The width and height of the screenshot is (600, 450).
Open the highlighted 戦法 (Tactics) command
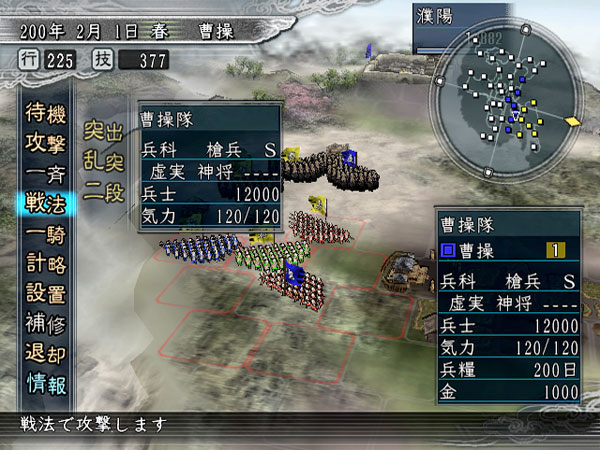[44, 204]
